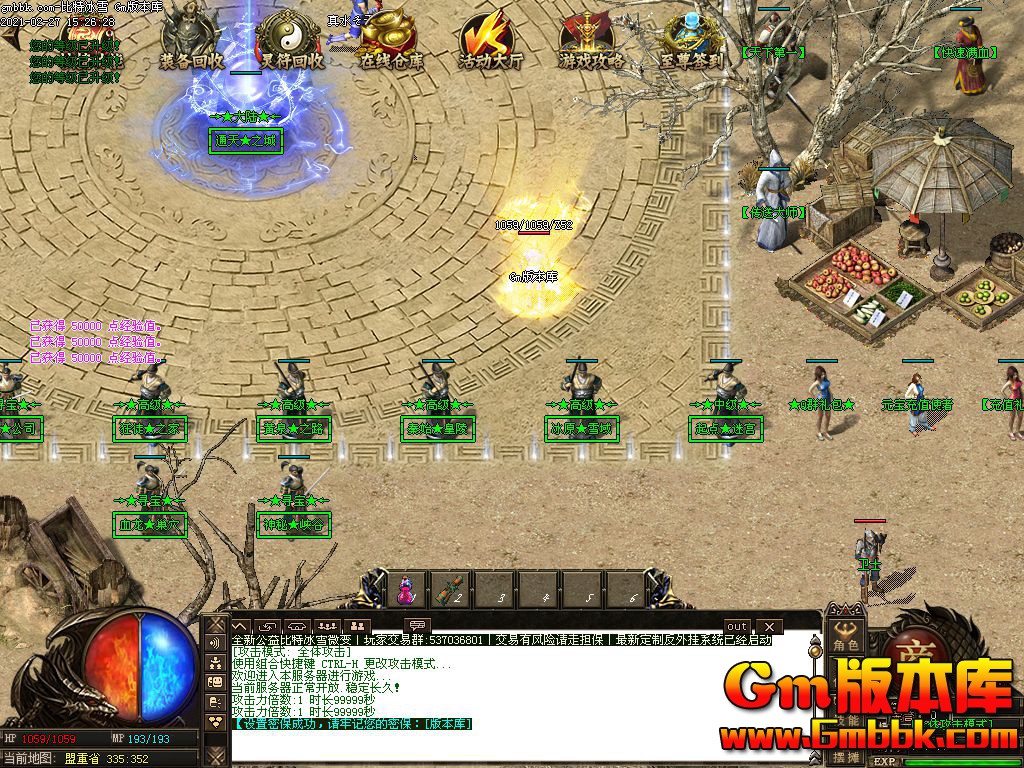Open the 灵符回收 talisman recycle icon

[291, 40]
